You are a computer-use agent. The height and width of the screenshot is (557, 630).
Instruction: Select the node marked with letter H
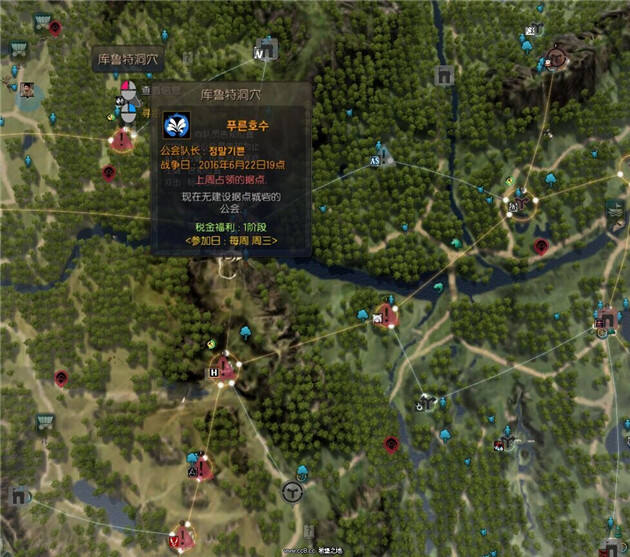(x=224, y=371)
